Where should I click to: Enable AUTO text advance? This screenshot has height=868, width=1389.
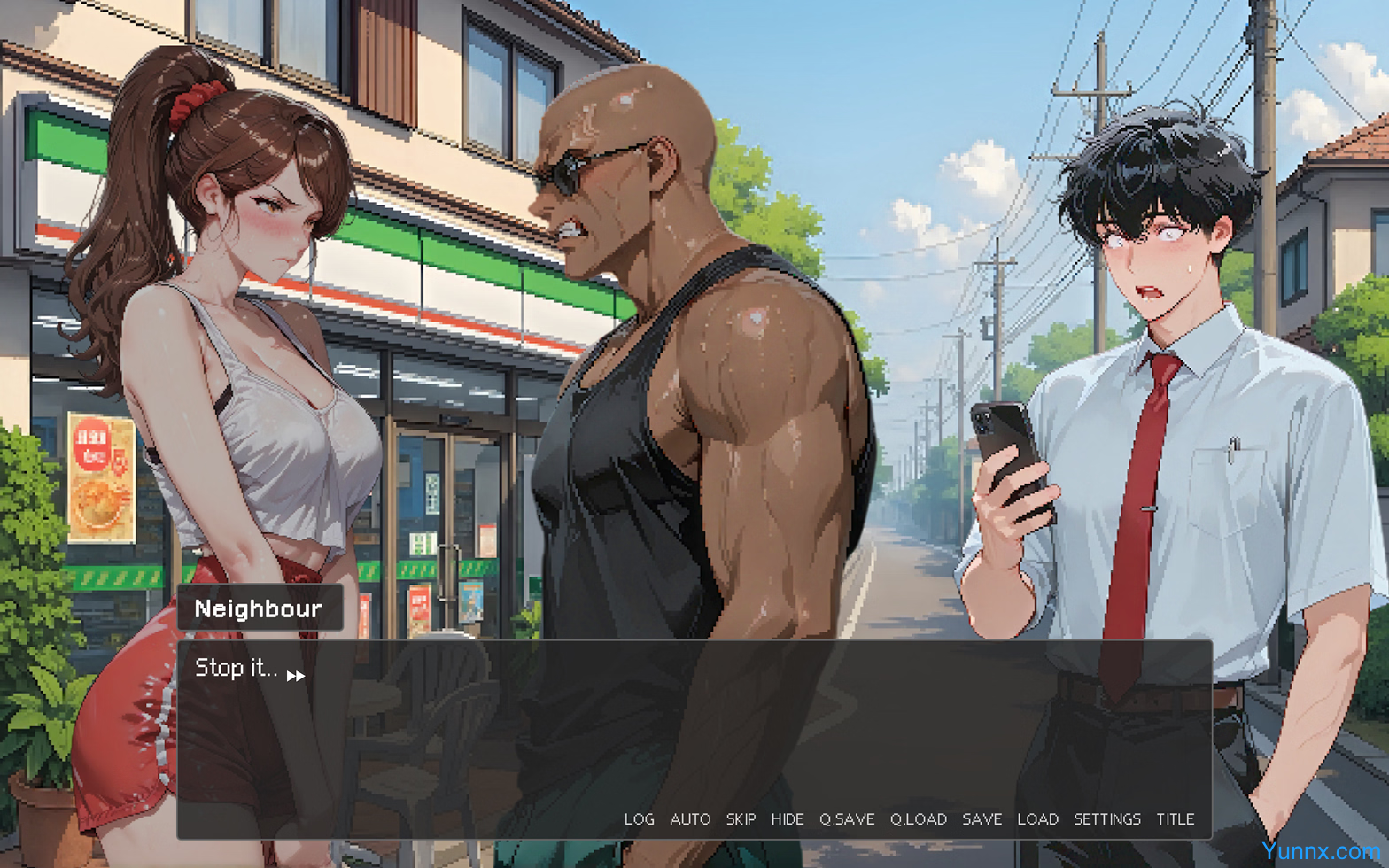pos(690,819)
